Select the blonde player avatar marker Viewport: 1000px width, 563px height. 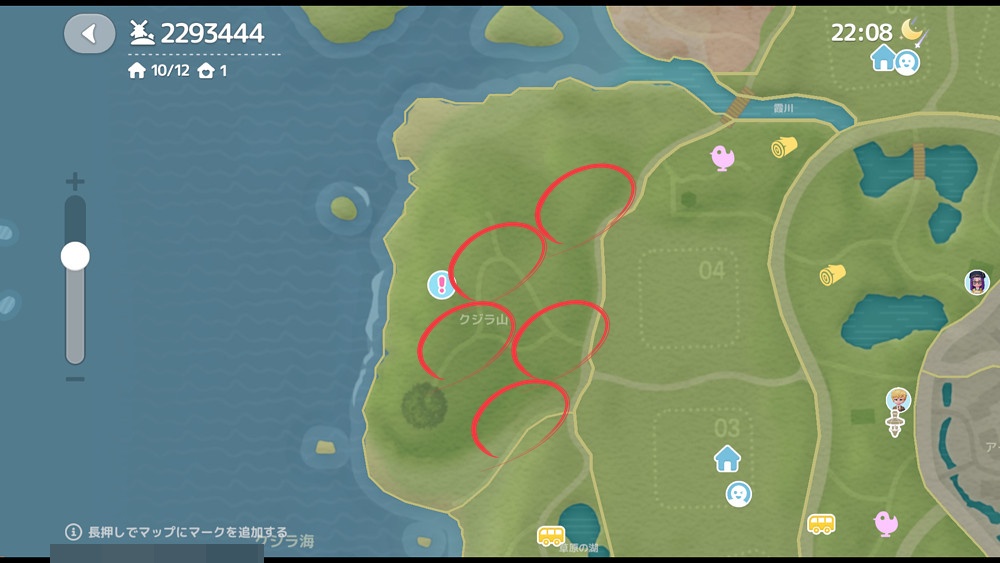(898, 401)
